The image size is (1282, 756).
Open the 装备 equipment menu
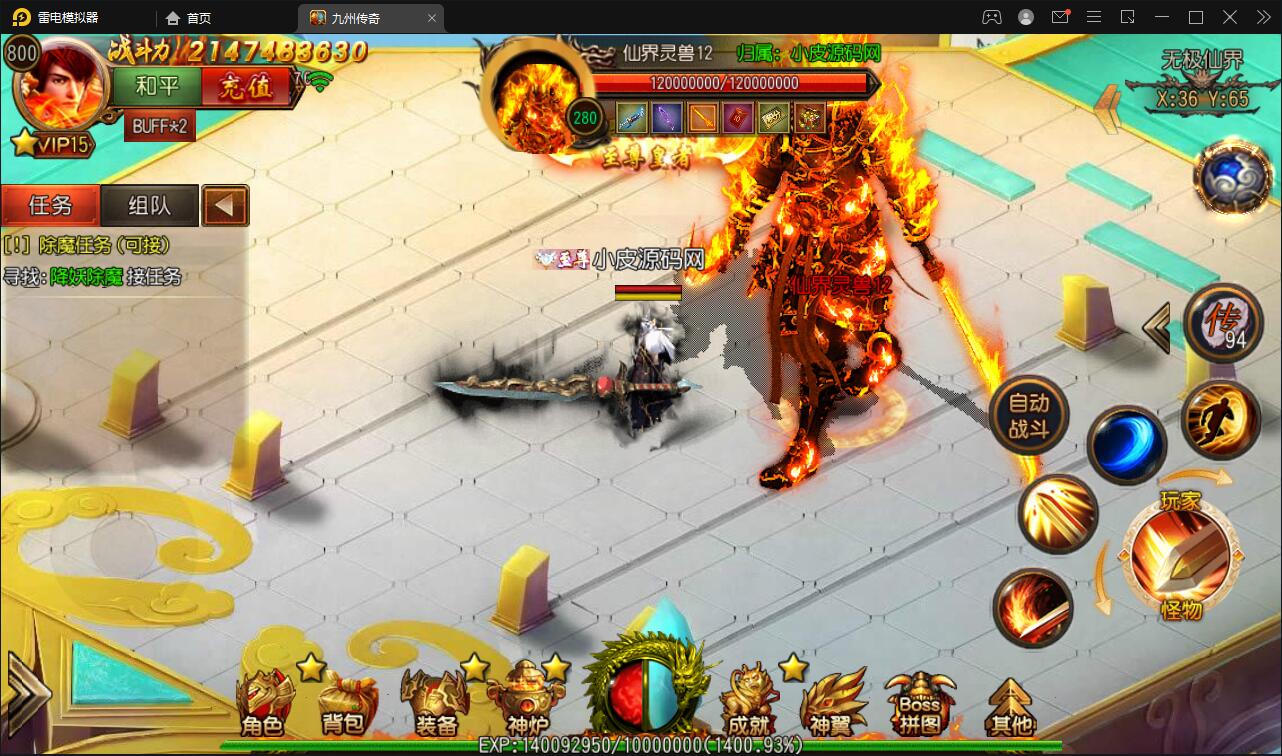click(x=435, y=702)
